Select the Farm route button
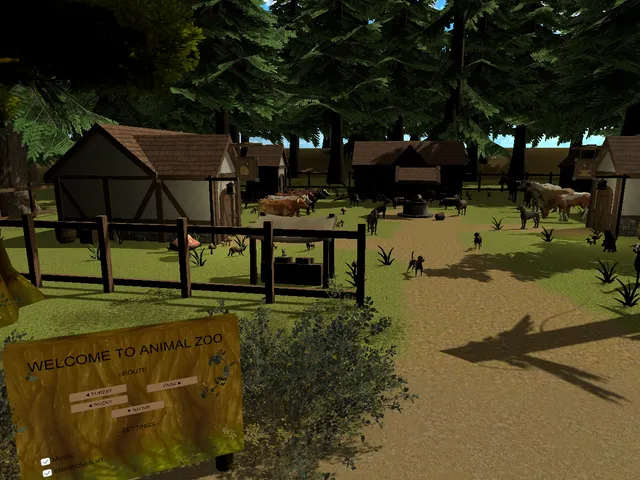Image resolution: width=640 pixels, height=480 pixels. tap(171, 384)
